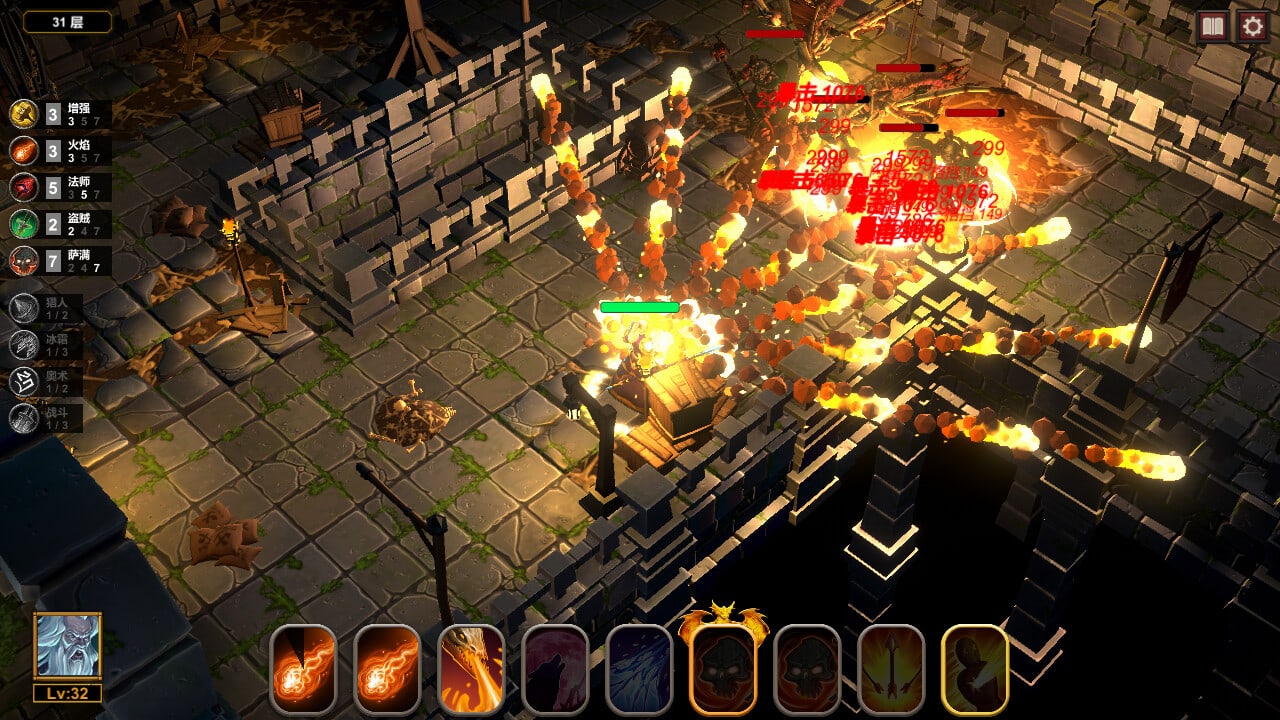Select the 盗贼 rogue trait icon
Screen dimensions: 1280x720
pyautogui.click(x=24, y=224)
